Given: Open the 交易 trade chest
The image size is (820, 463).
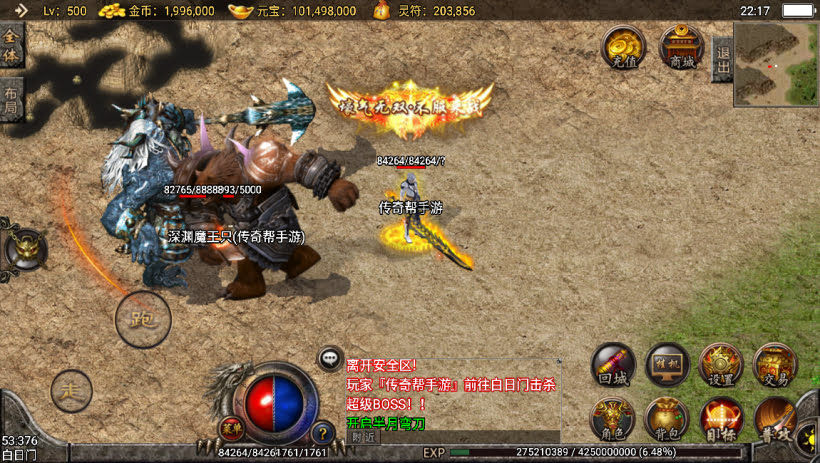Looking at the screenshot, I should 774,364.
